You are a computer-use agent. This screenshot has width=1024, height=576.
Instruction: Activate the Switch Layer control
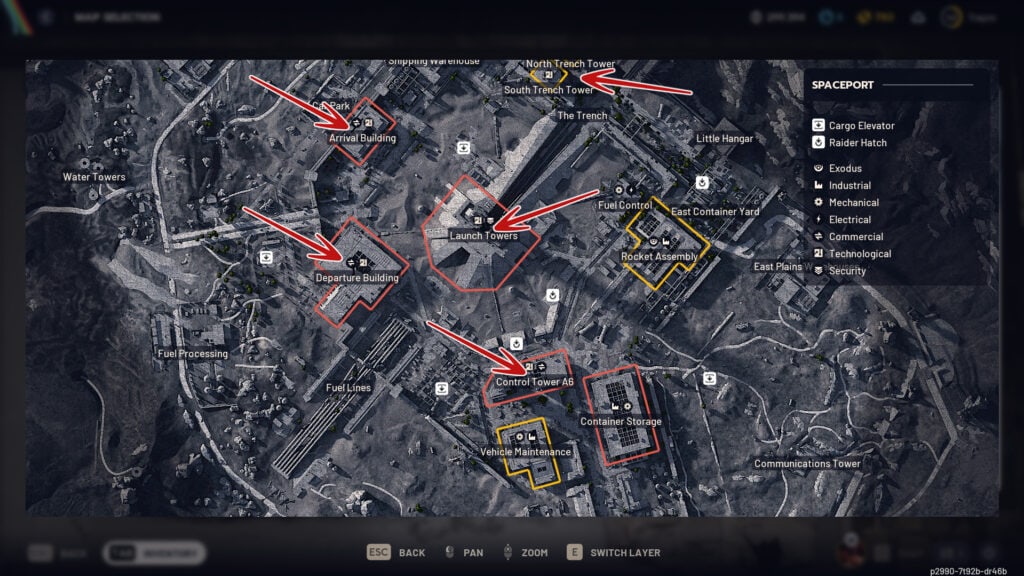click(614, 552)
